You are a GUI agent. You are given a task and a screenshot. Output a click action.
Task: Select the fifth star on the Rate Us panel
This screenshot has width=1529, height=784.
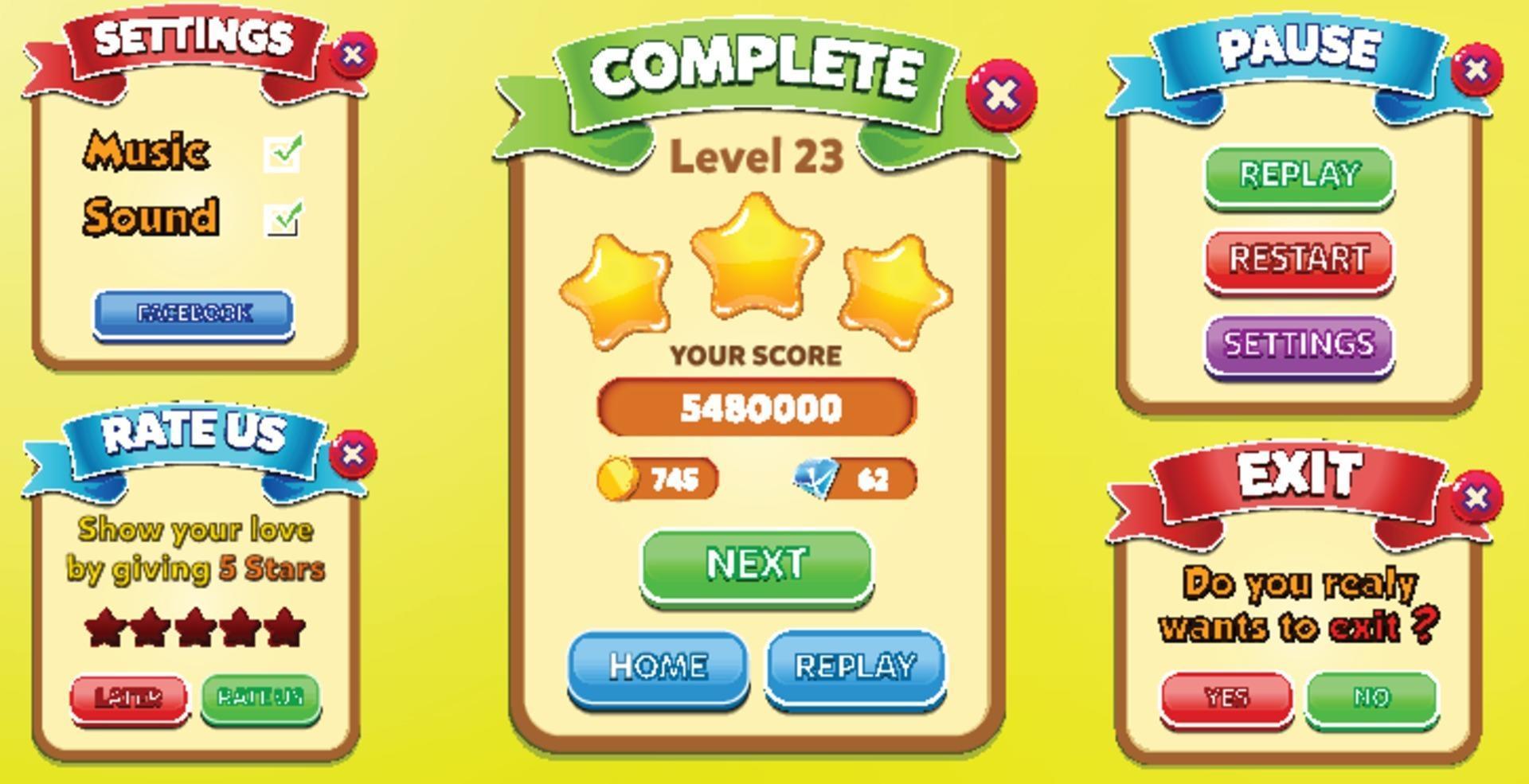click(x=284, y=628)
